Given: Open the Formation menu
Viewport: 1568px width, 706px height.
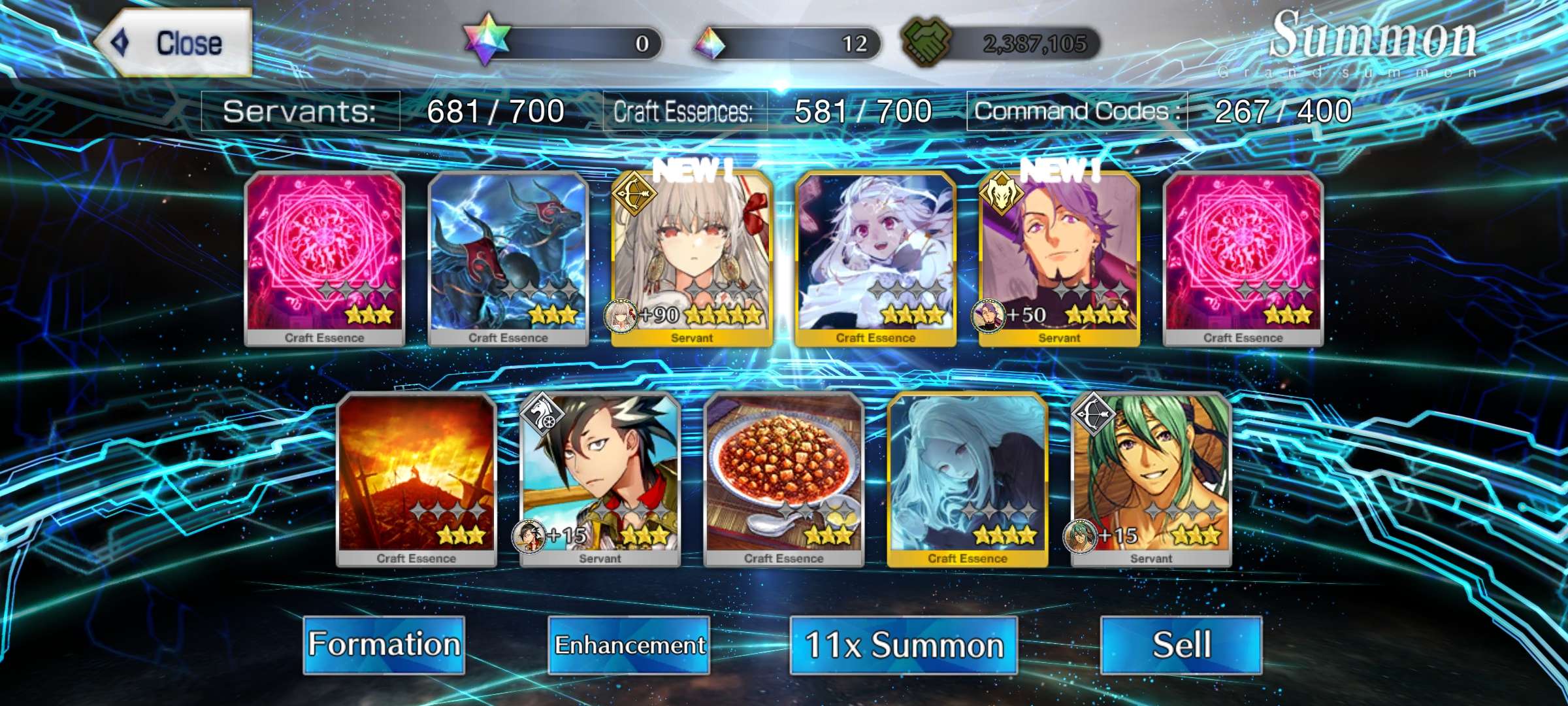Looking at the screenshot, I should click(x=384, y=645).
